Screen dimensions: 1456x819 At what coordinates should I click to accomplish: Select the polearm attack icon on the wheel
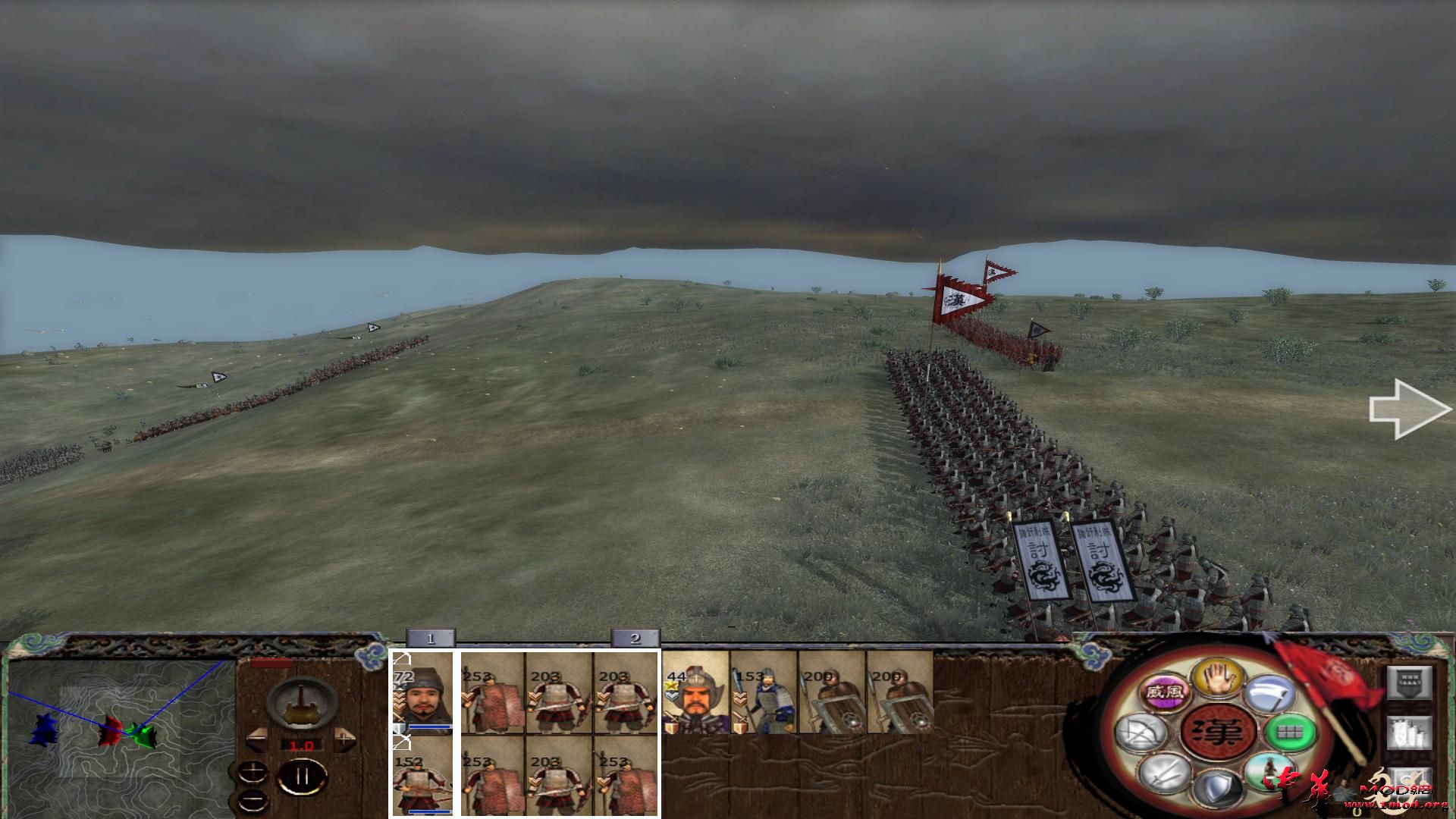click(x=1269, y=692)
